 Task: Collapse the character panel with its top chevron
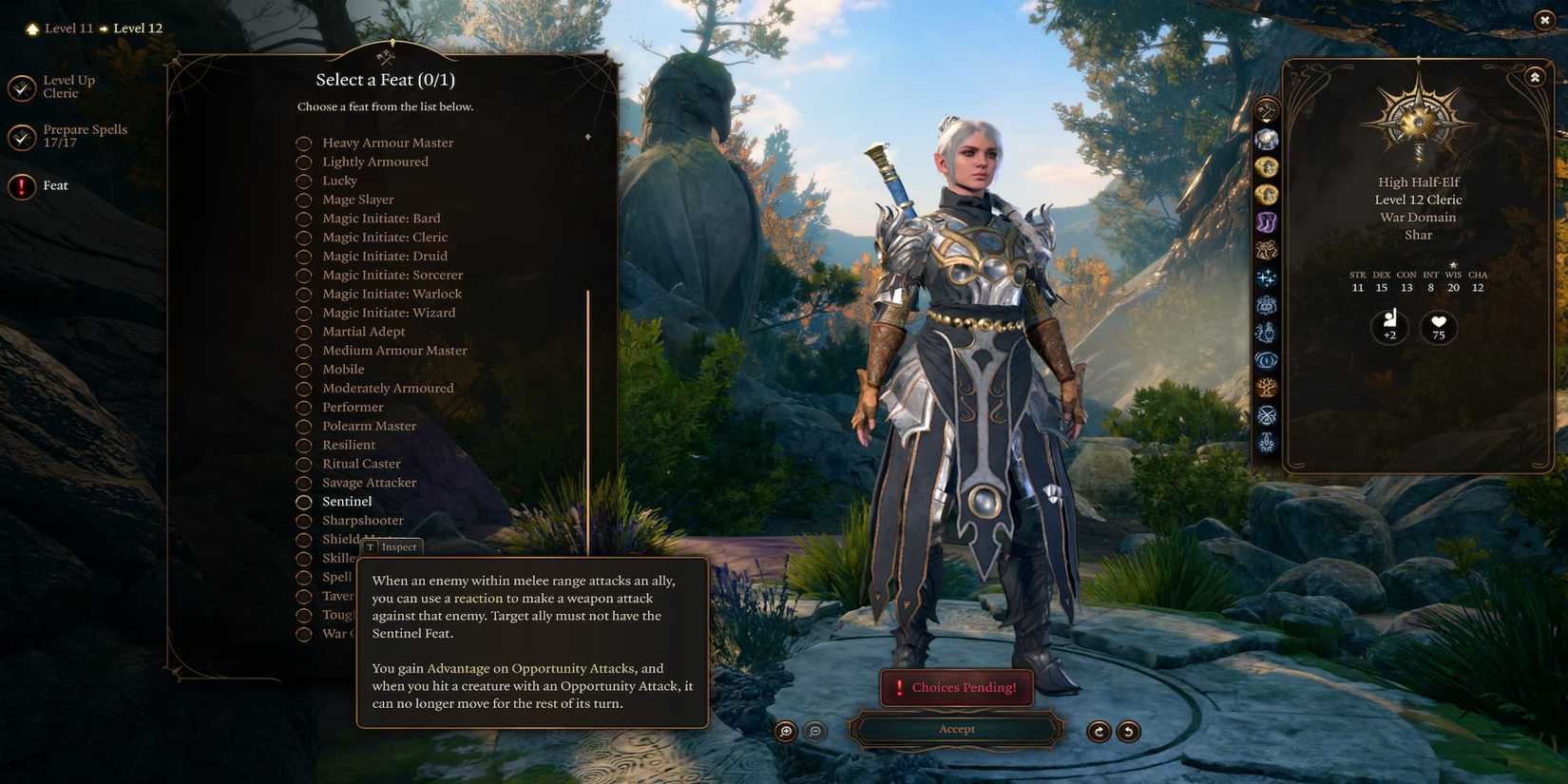pos(1535,76)
